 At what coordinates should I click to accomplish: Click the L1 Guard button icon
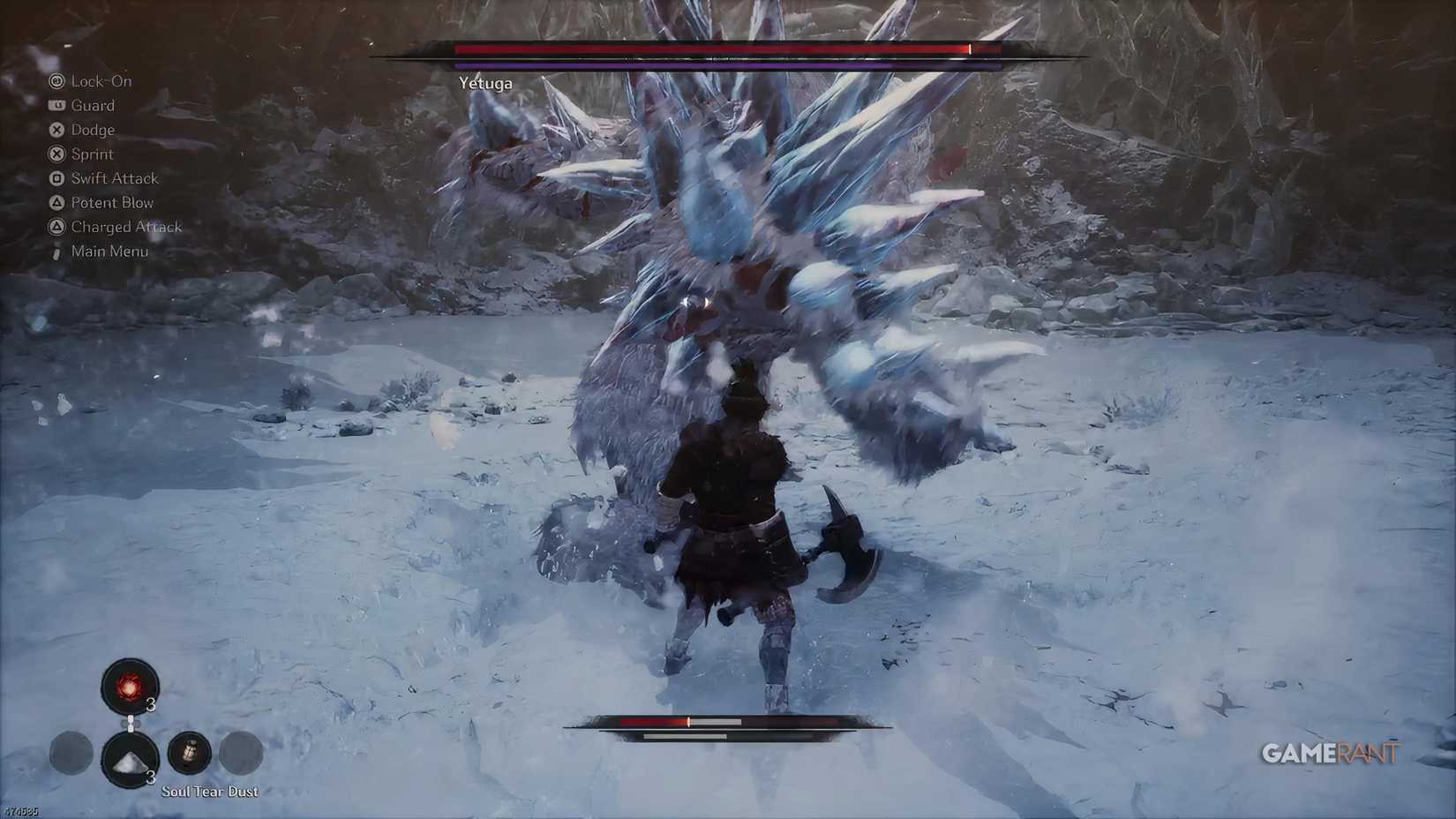click(56, 105)
